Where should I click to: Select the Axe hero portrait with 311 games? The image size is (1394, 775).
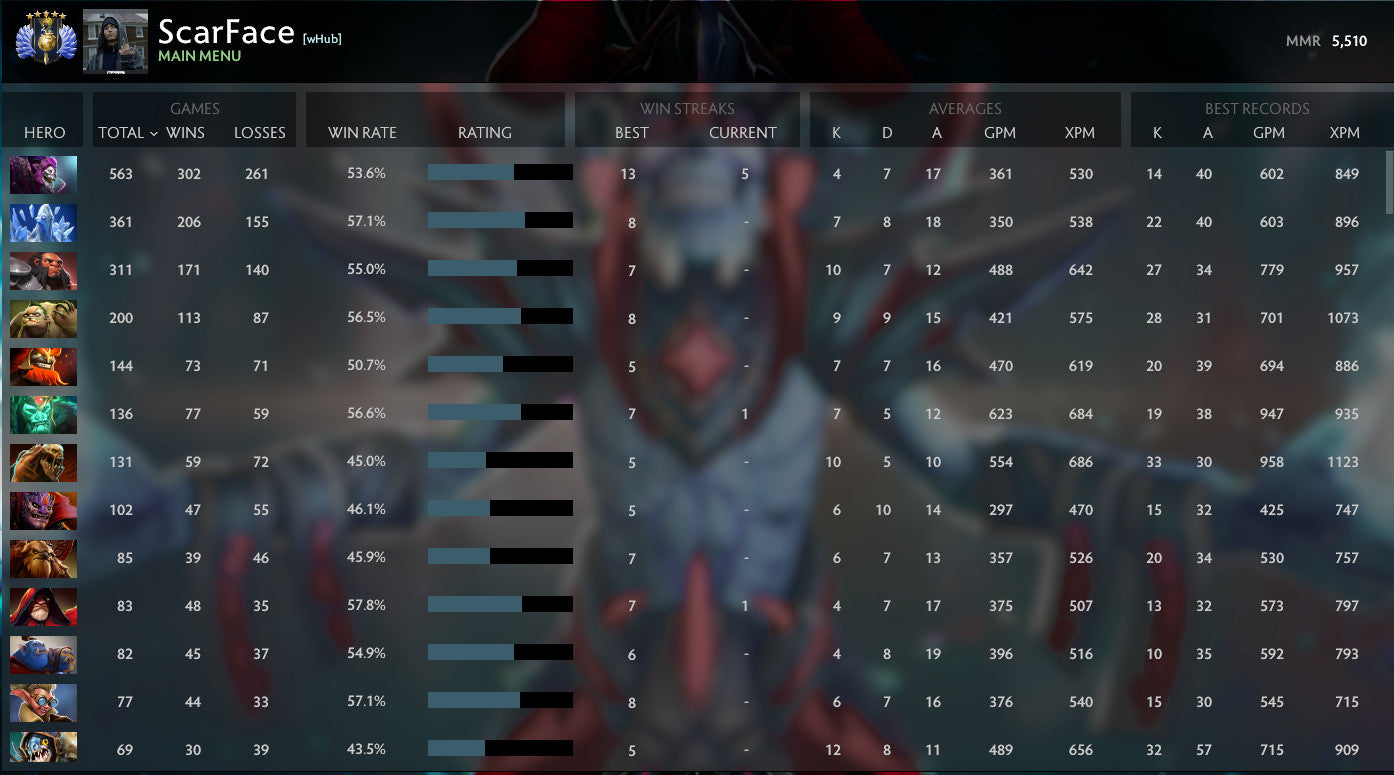(x=43, y=270)
